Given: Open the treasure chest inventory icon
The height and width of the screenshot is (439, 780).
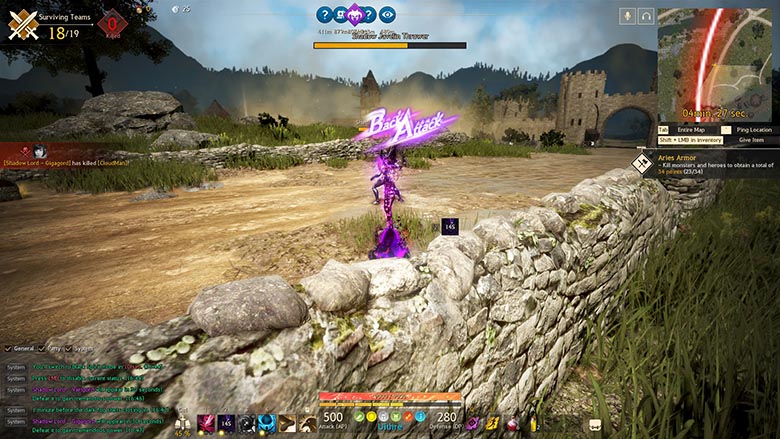Looking at the screenshot, I should pyautogui.click(x=598, y=425).
